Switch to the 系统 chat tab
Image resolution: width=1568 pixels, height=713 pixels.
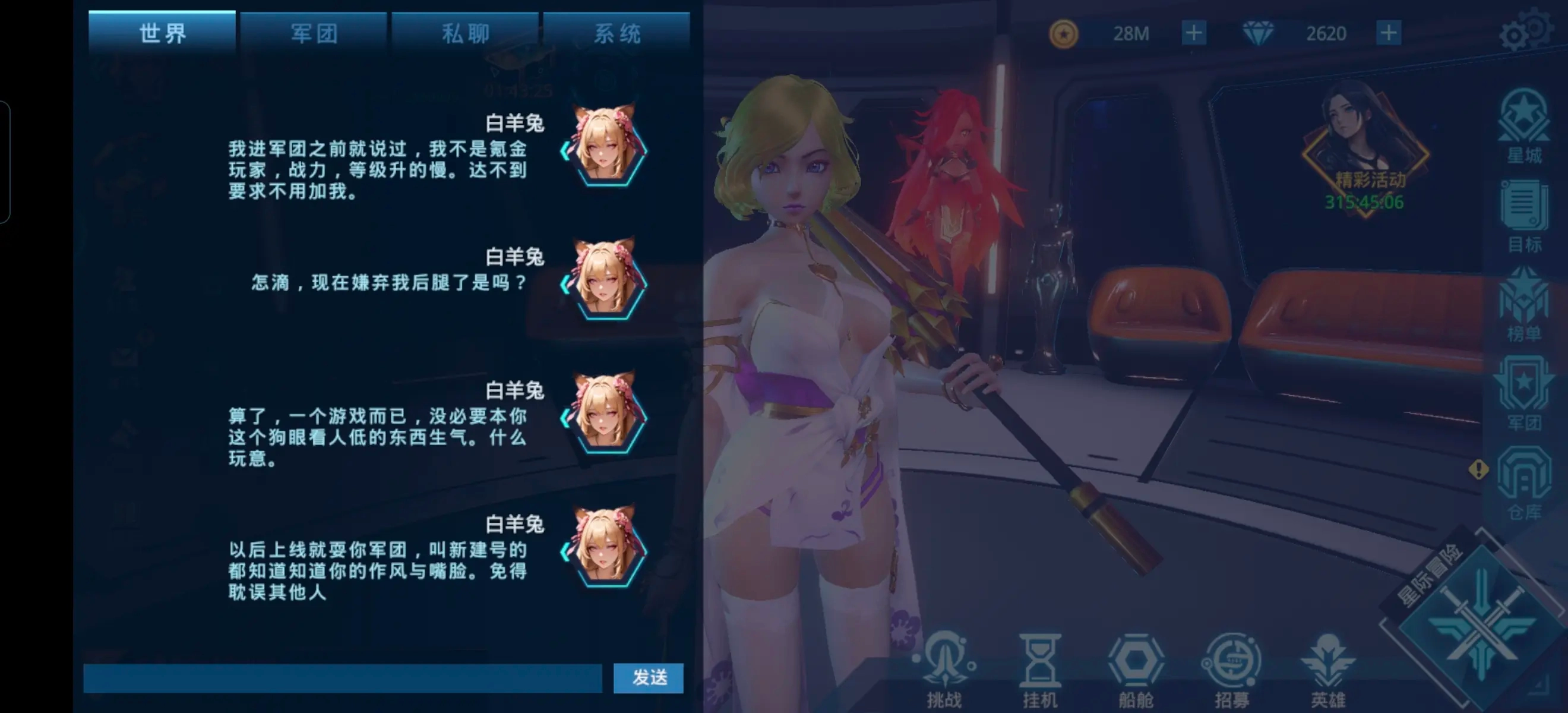click(x=617, y=33)
